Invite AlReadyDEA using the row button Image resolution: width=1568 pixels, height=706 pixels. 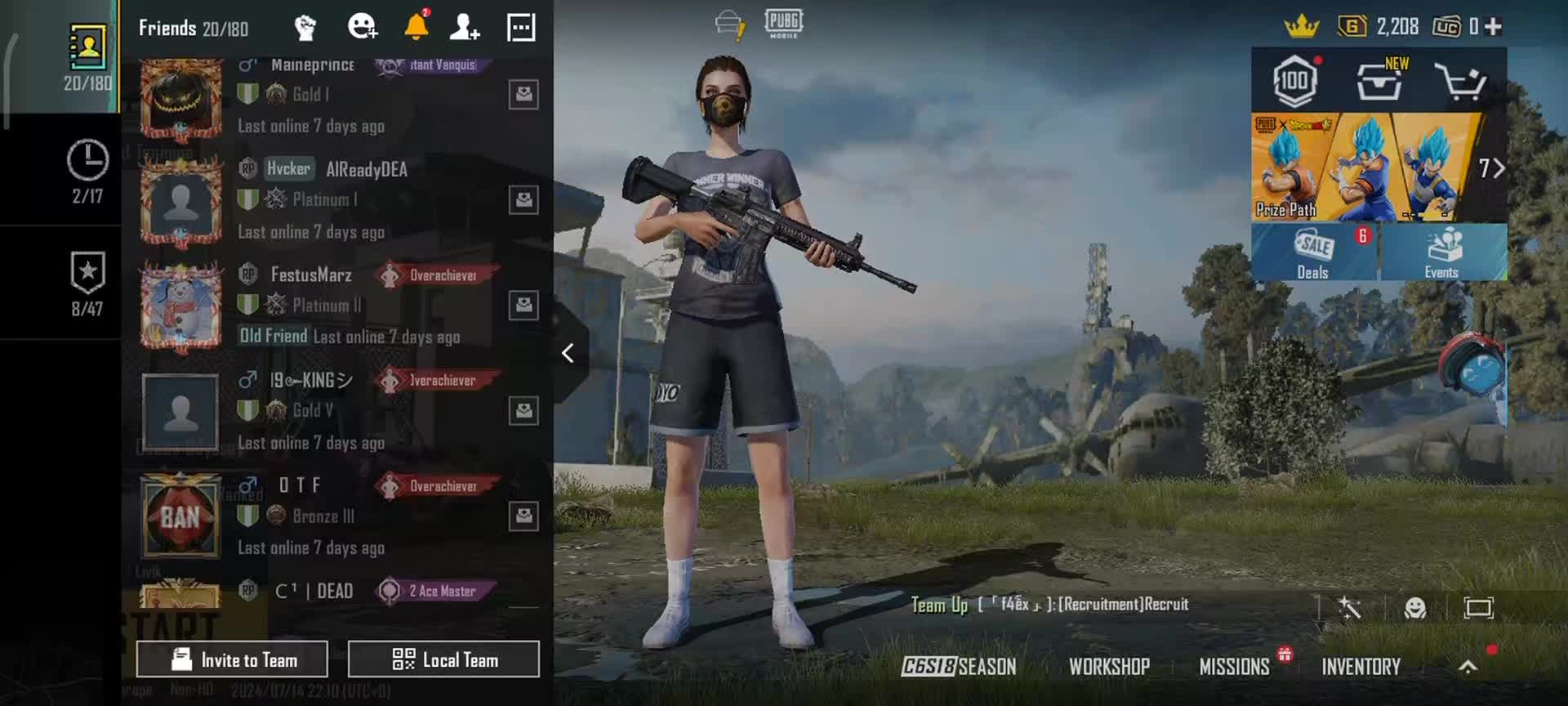click(x=523, y=199)
